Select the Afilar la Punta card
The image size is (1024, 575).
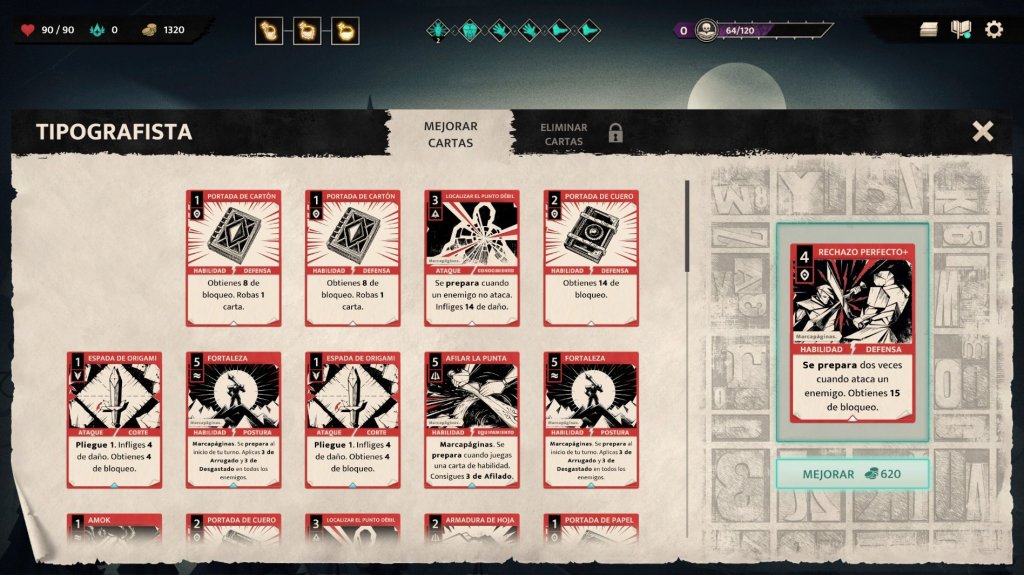click(x=471, y=419)
